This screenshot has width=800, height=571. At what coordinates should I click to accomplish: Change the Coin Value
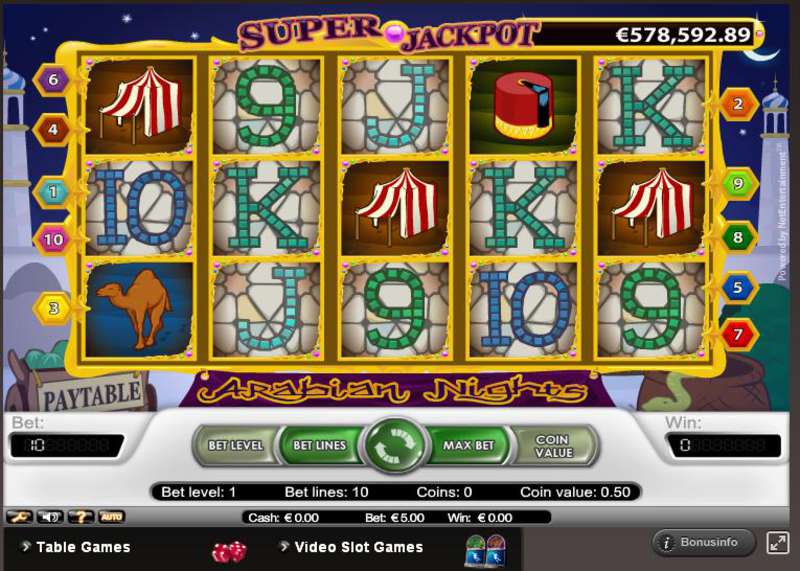coord(553,446)
